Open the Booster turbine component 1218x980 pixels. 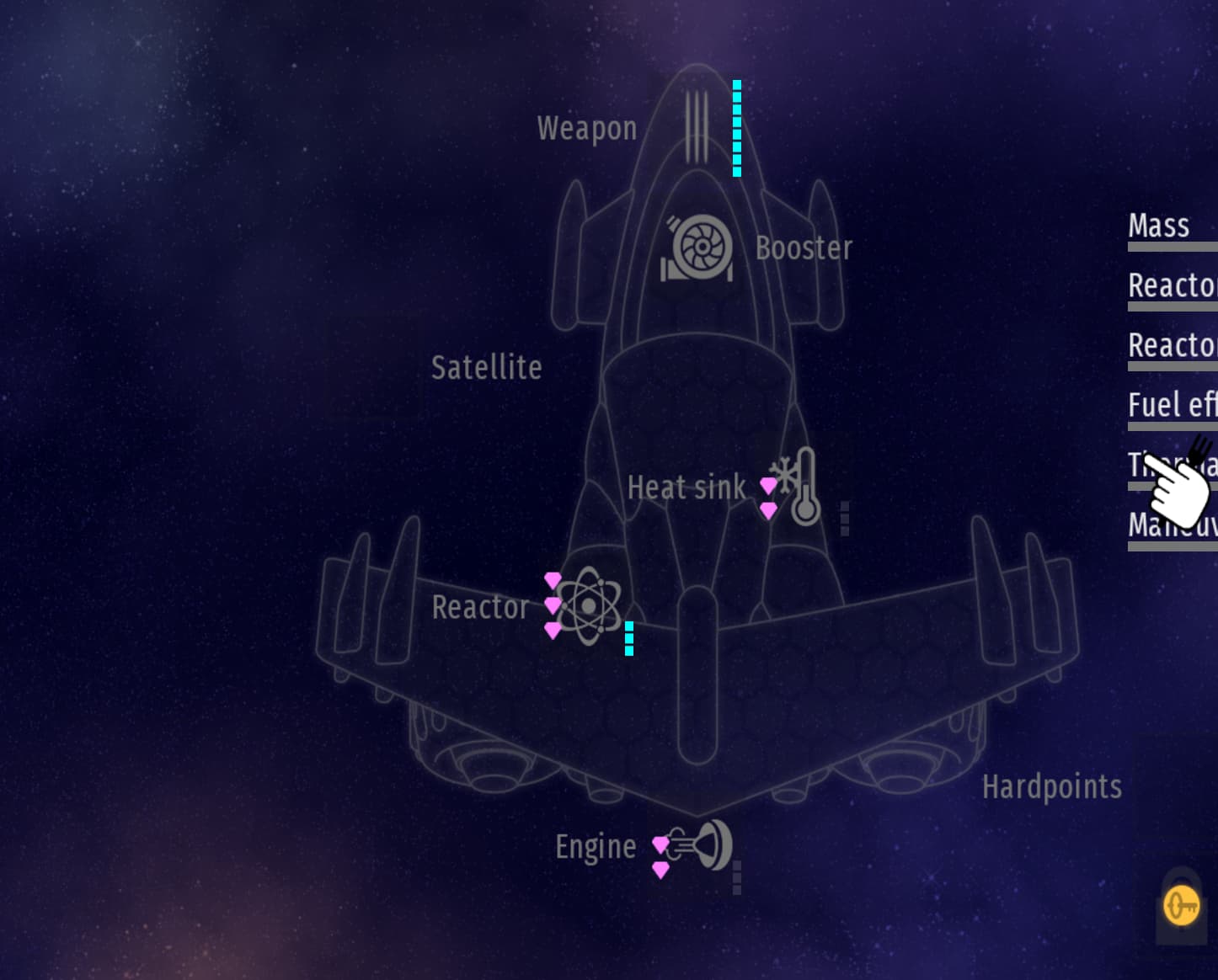click(x=698, y=248)
